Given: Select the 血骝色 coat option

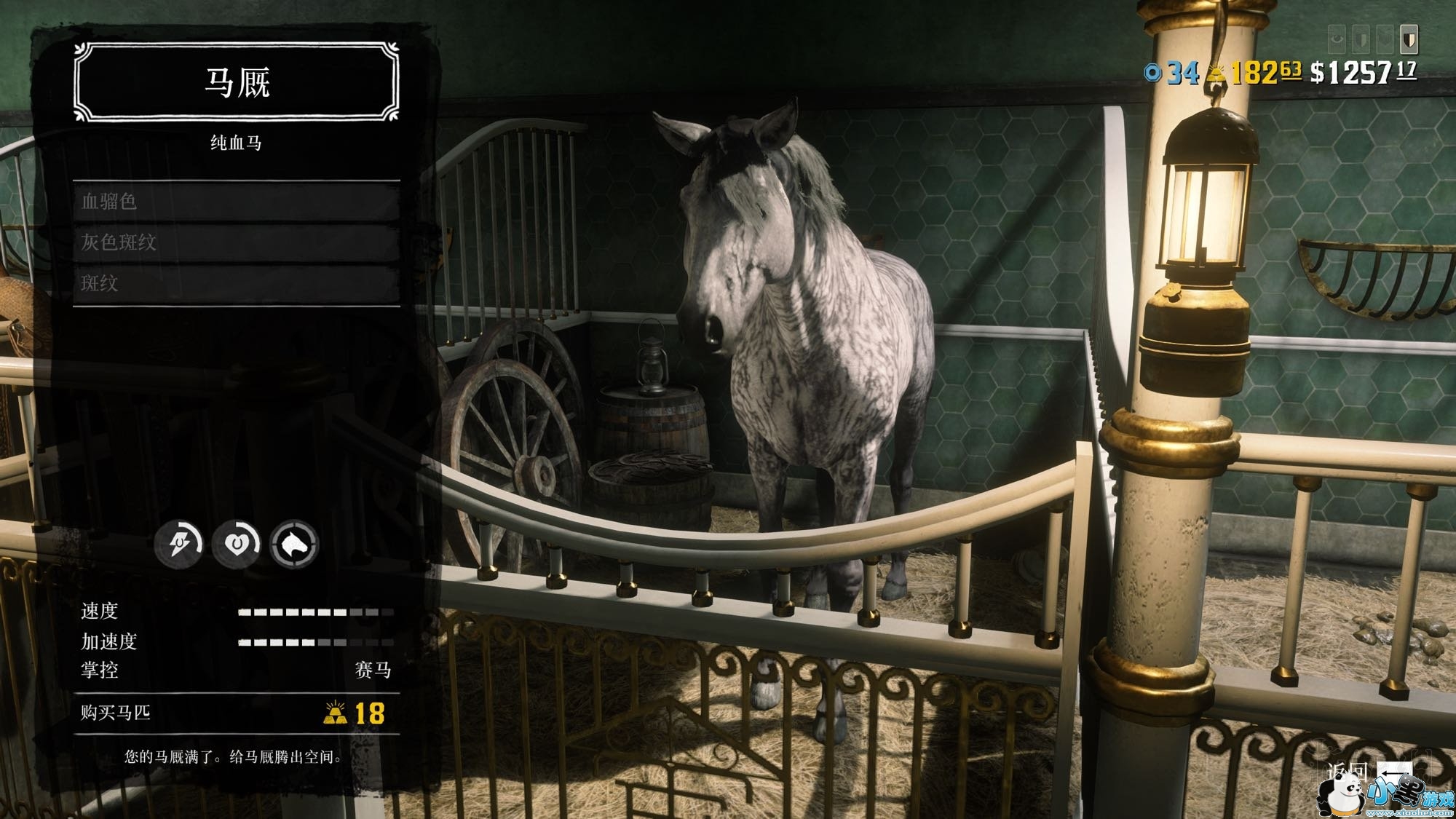Looking at the screenshot, I should 236,202.
